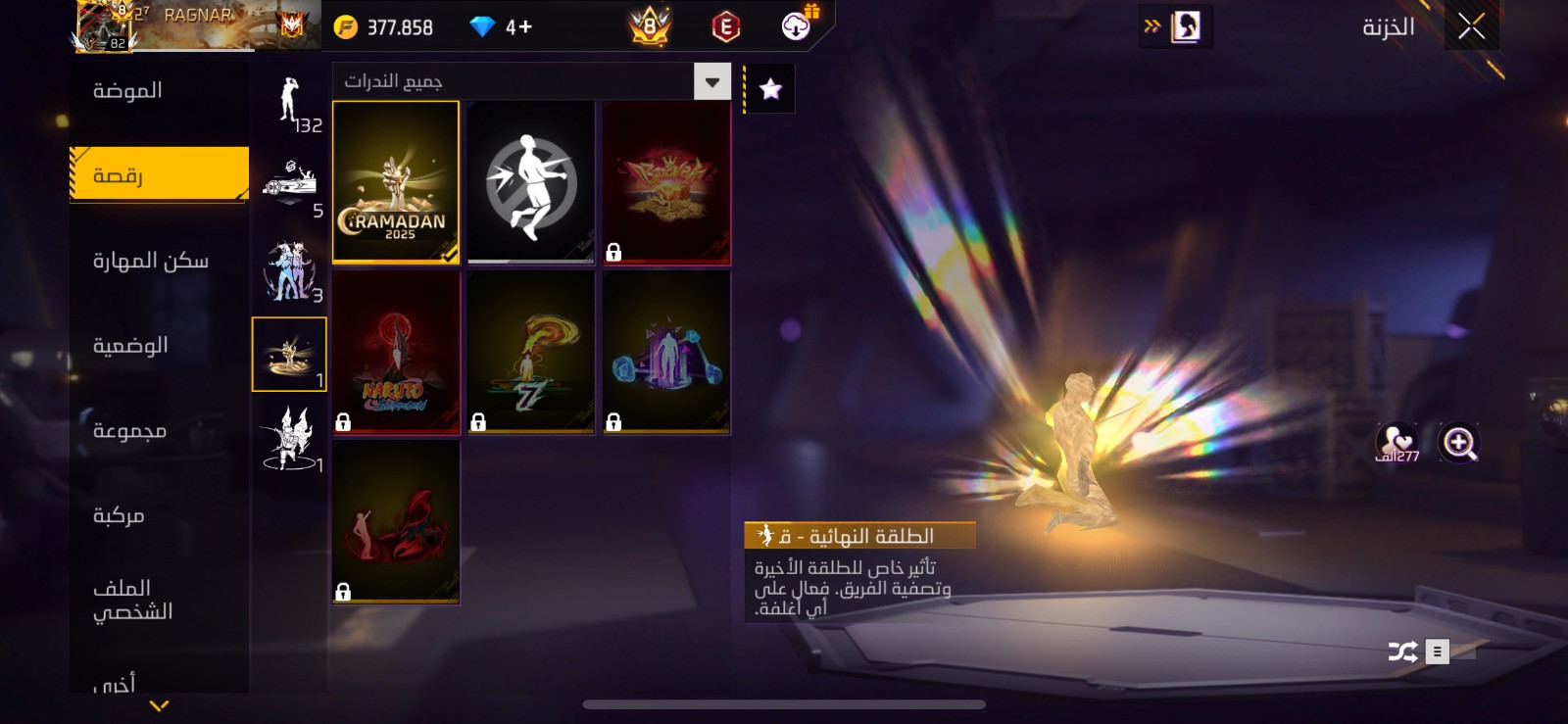Close the vault screen

point(1471,26)
